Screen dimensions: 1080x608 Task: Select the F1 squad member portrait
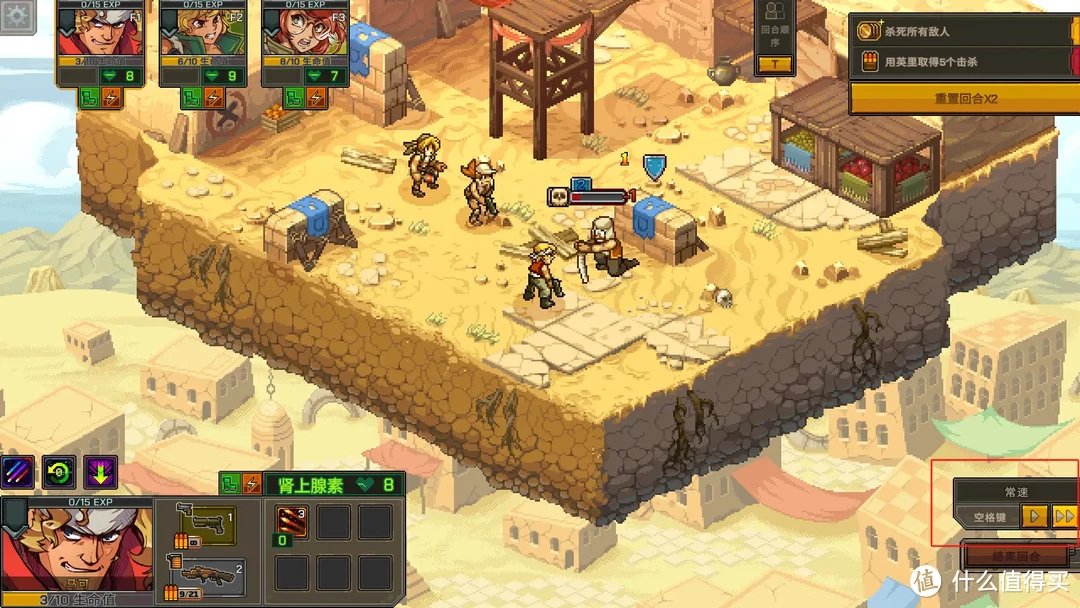[102, 36]
